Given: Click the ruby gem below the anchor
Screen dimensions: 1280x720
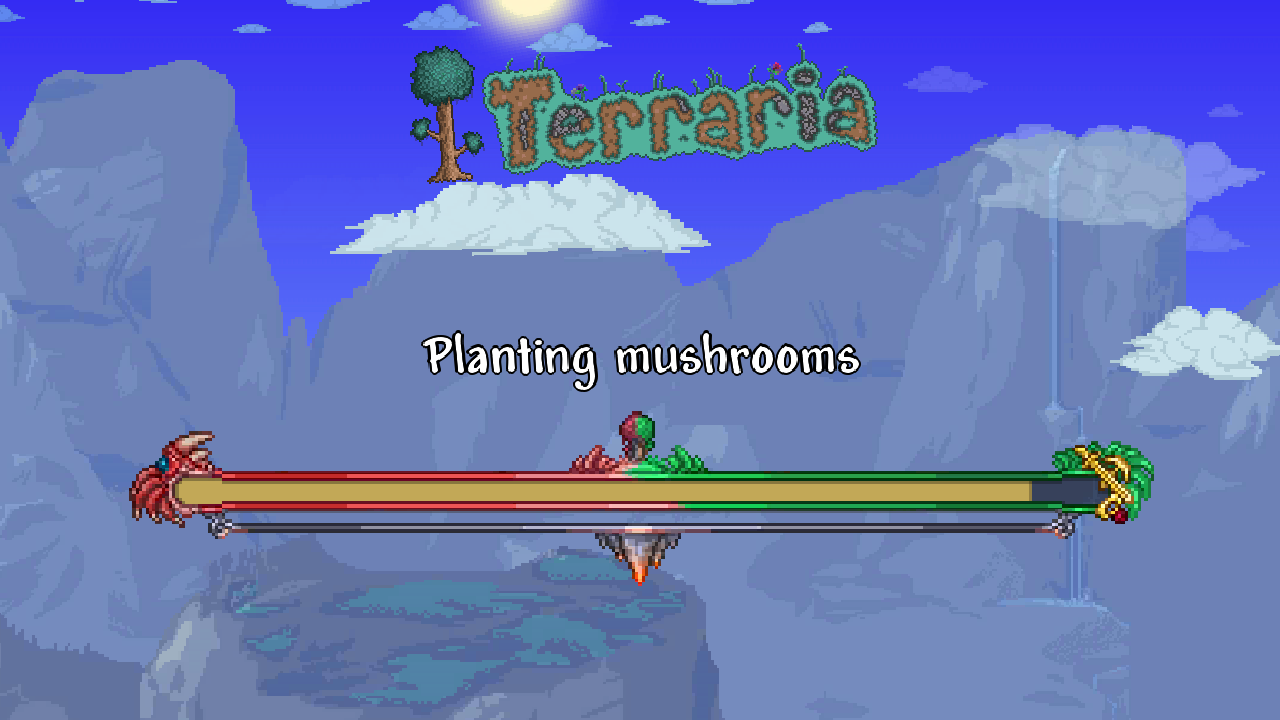Looking at the screenshot, I should [1120, 517].
